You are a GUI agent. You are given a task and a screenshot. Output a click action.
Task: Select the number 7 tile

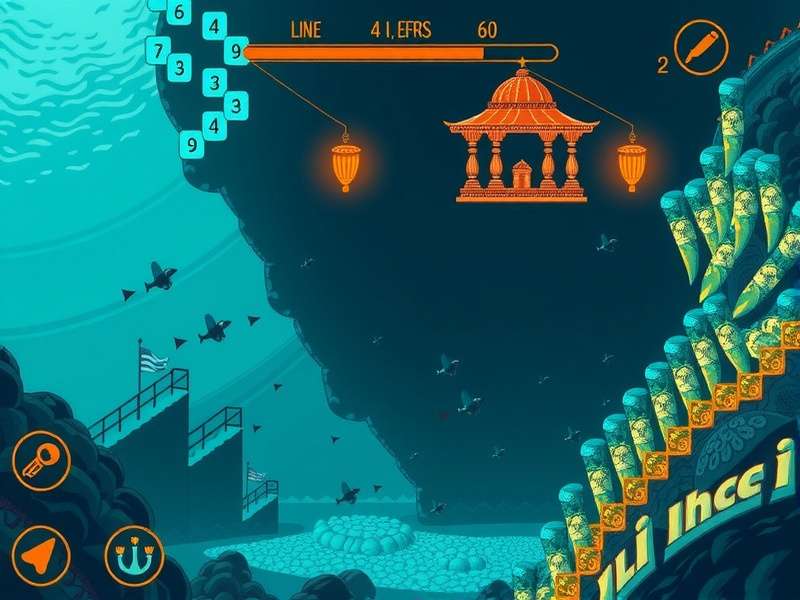(x=157, y=49)
